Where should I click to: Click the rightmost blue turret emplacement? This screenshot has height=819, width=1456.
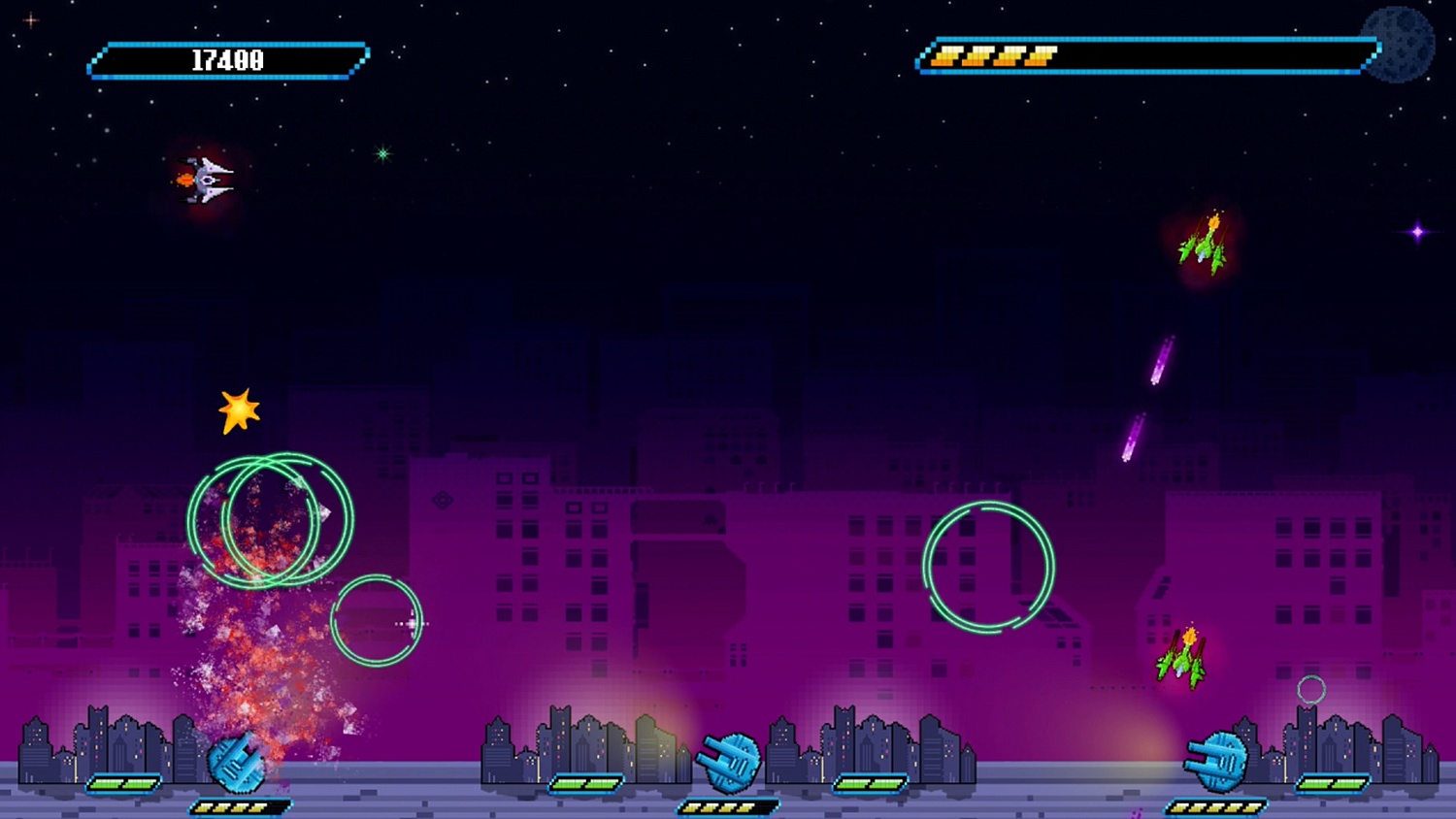(1215, 763)
